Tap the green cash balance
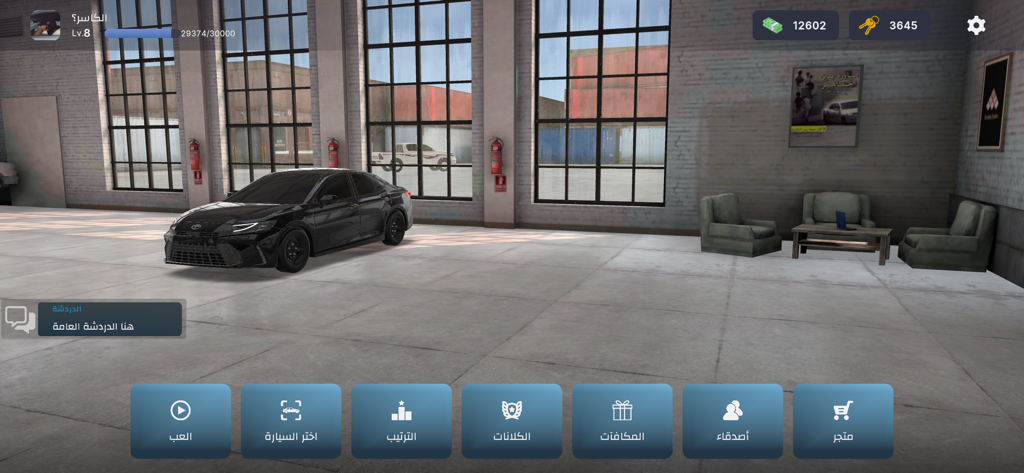The height and width of the screenshot is (473, 1024). pos(796,25)
